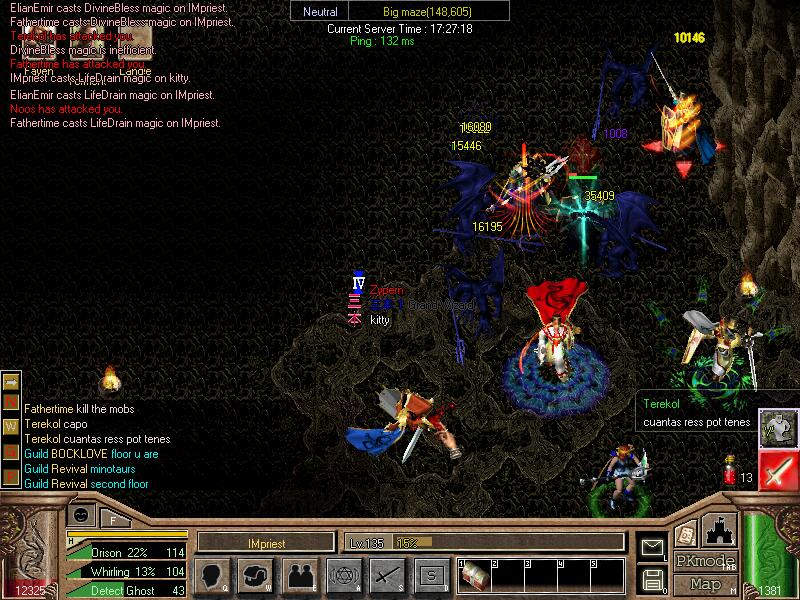
Task: Click the floppy disk save icon
Action: pos(652,578)
